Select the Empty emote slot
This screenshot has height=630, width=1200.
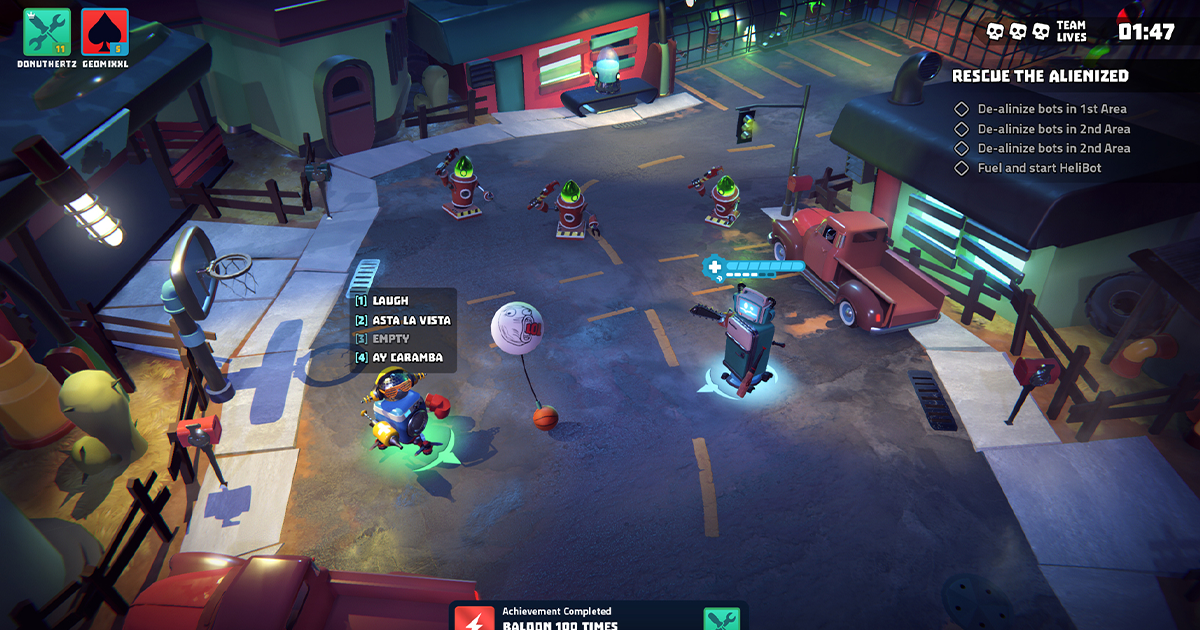(x=390, y=339)
